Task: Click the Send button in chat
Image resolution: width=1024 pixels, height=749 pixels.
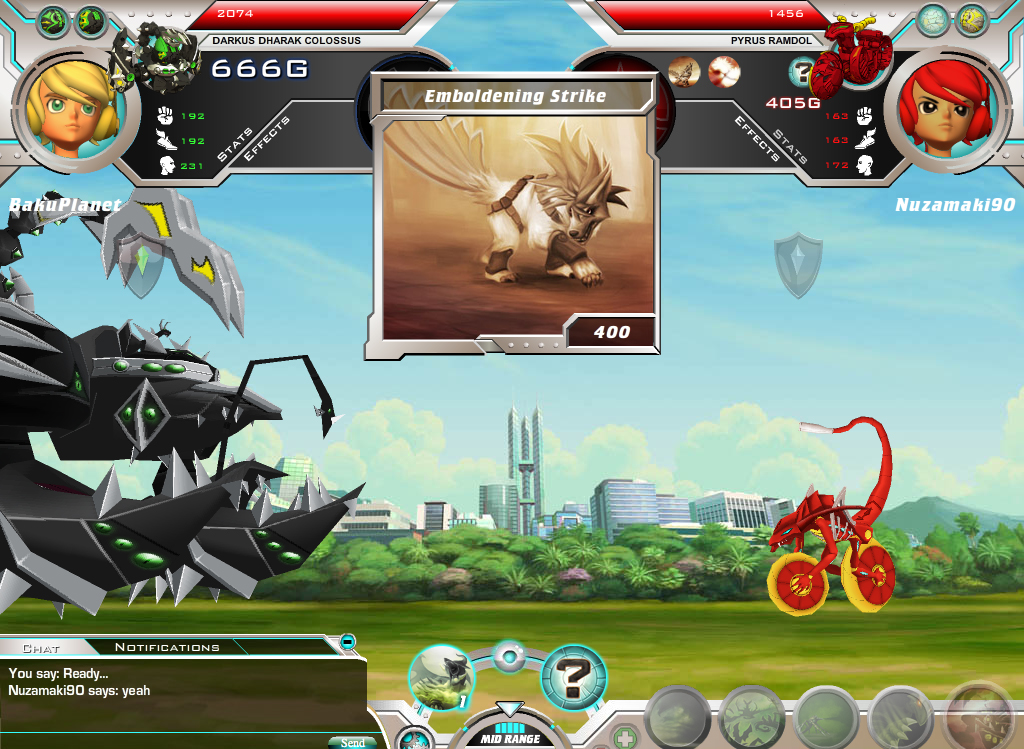Action: [x=352, y=742]
